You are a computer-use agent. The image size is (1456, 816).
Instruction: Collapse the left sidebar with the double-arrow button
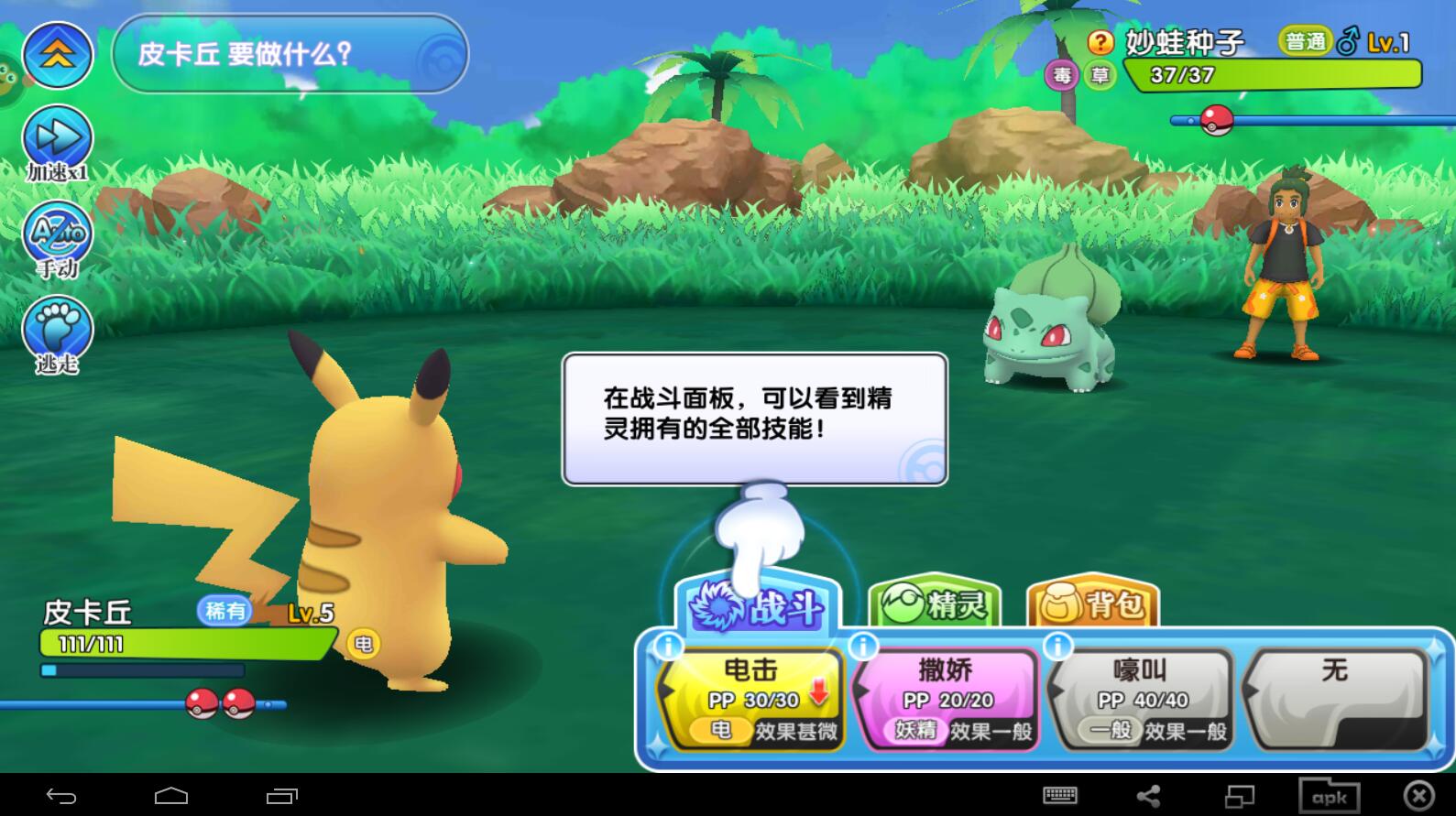pos(57,55)
